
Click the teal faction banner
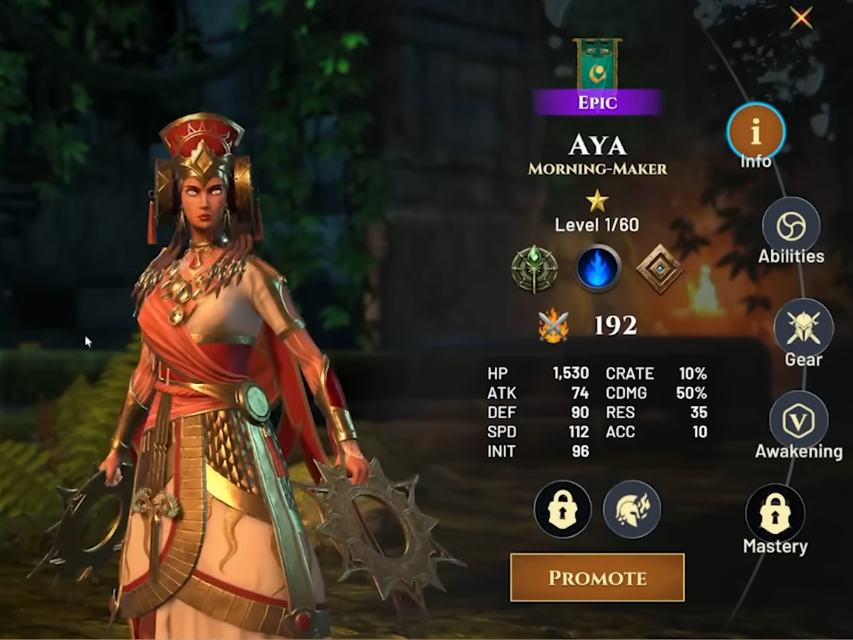(597, 64)
